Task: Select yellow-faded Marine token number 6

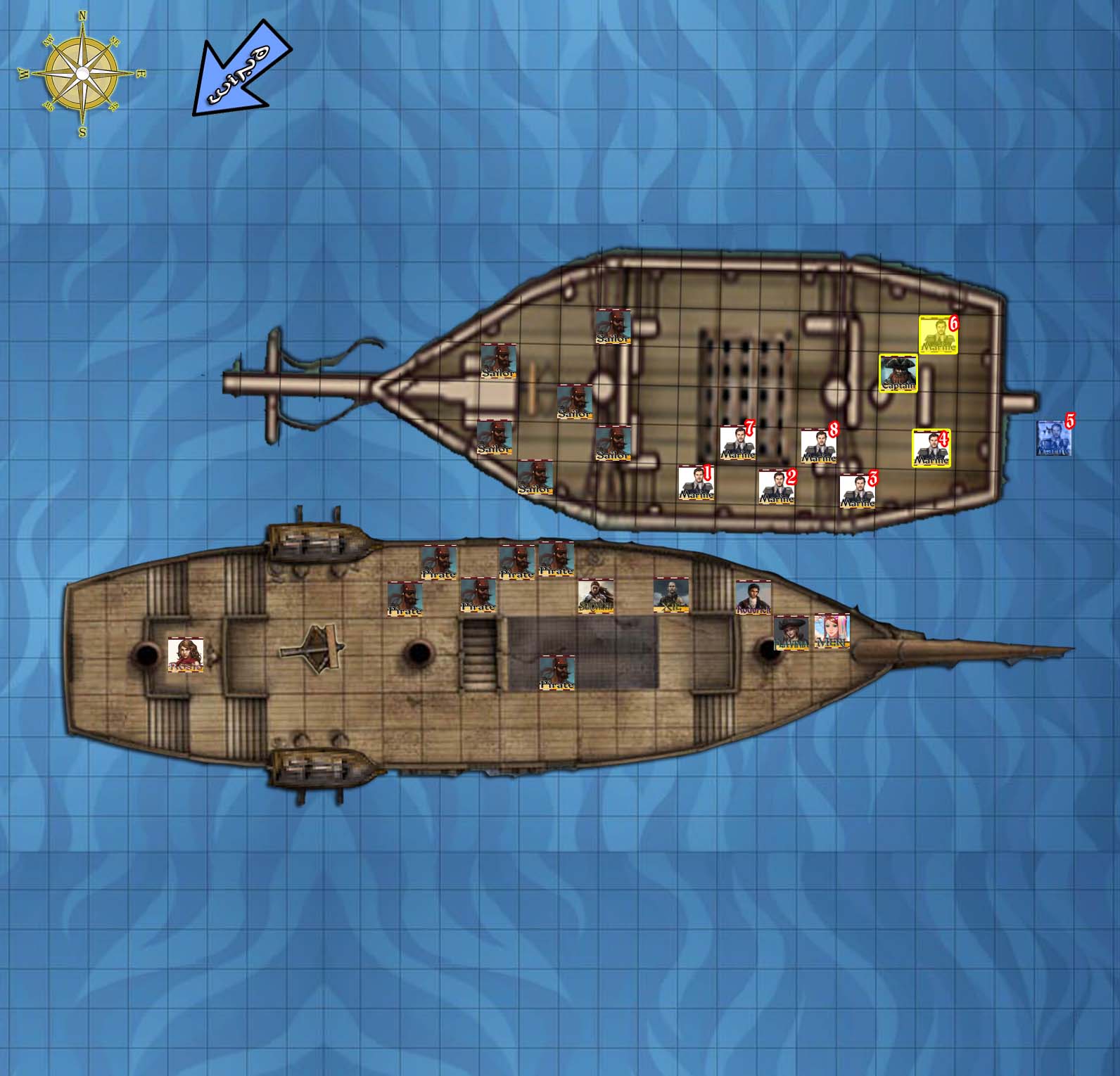Action: (938, 335)
